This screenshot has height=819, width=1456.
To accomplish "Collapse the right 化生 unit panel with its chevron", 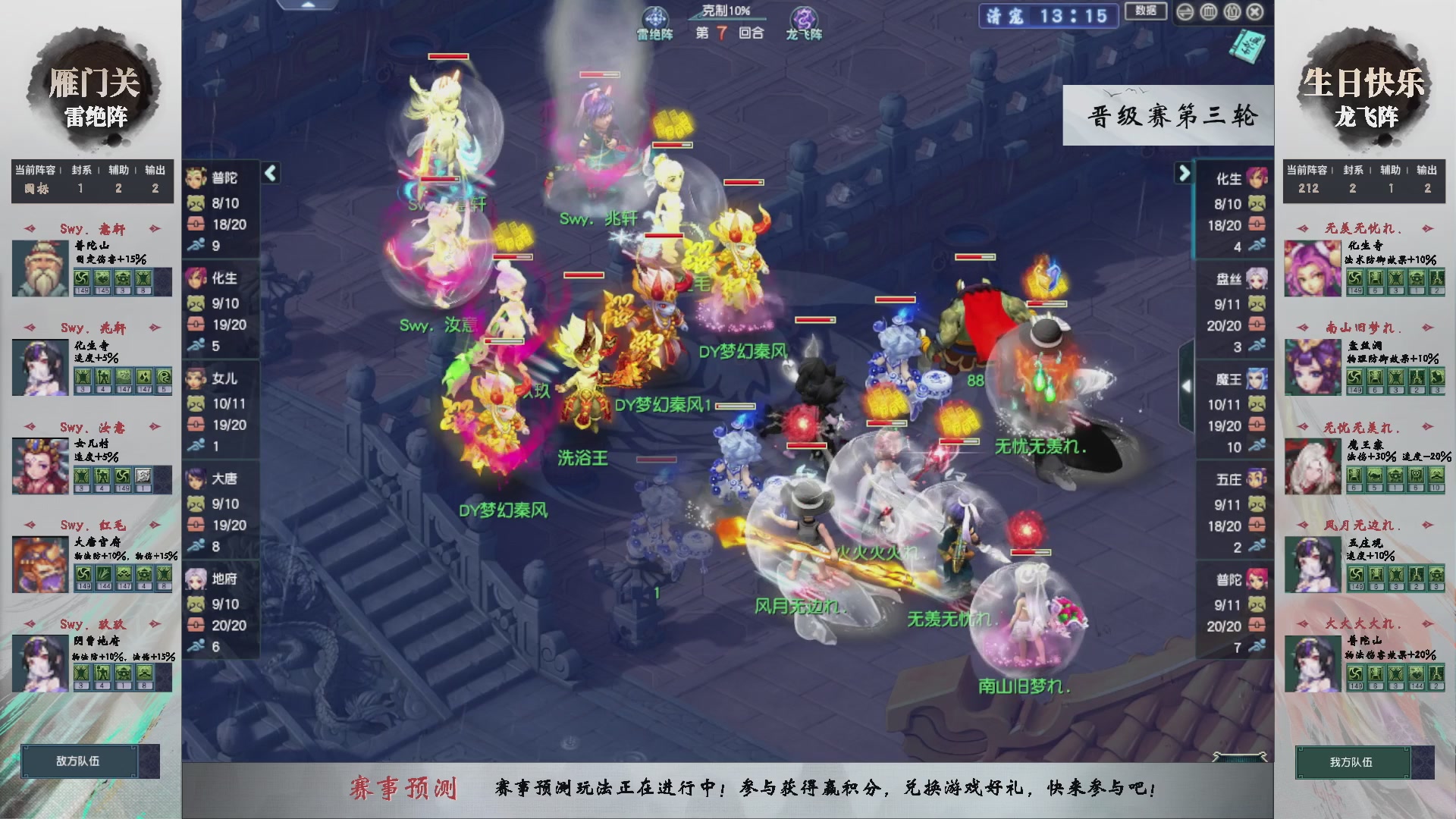I will point(1183,173).
